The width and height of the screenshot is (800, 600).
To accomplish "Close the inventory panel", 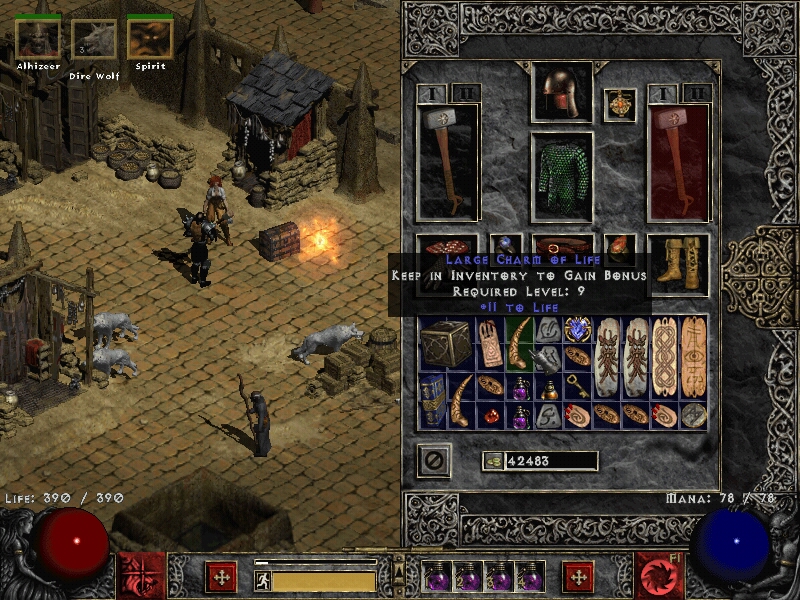I will click(x=434, y=460).
